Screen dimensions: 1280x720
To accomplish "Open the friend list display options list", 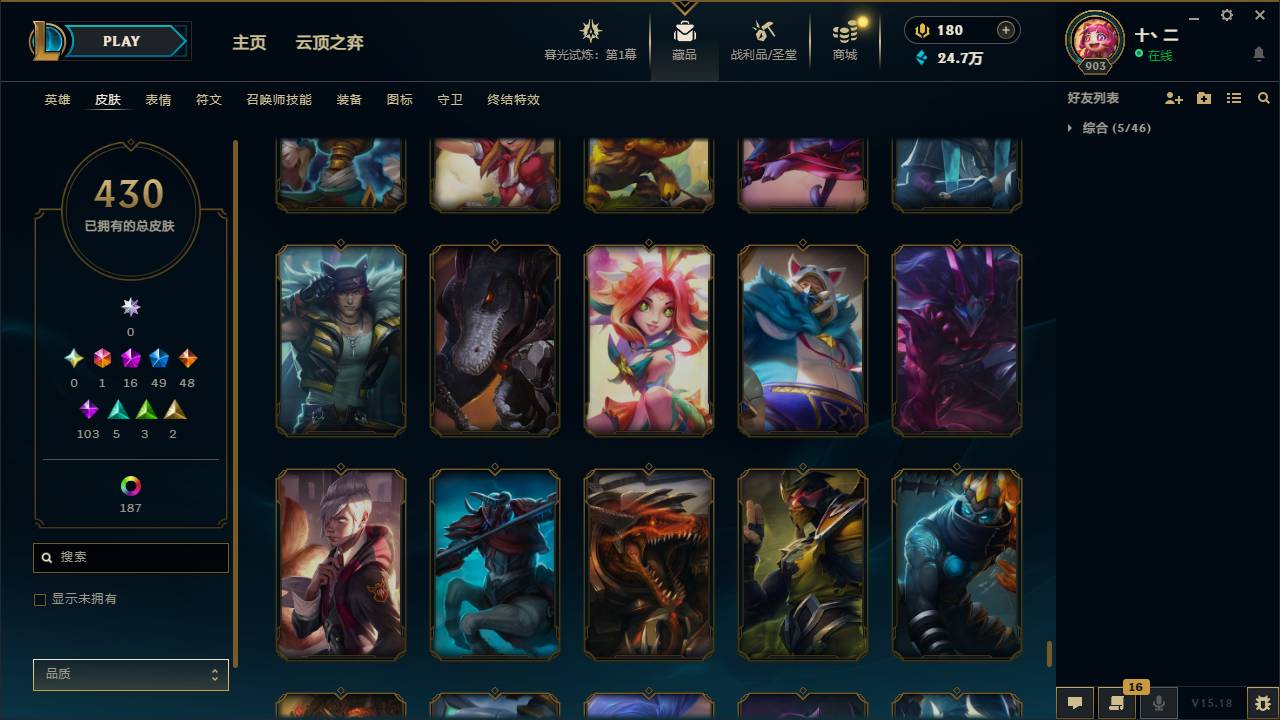I will click(1233, 97).
